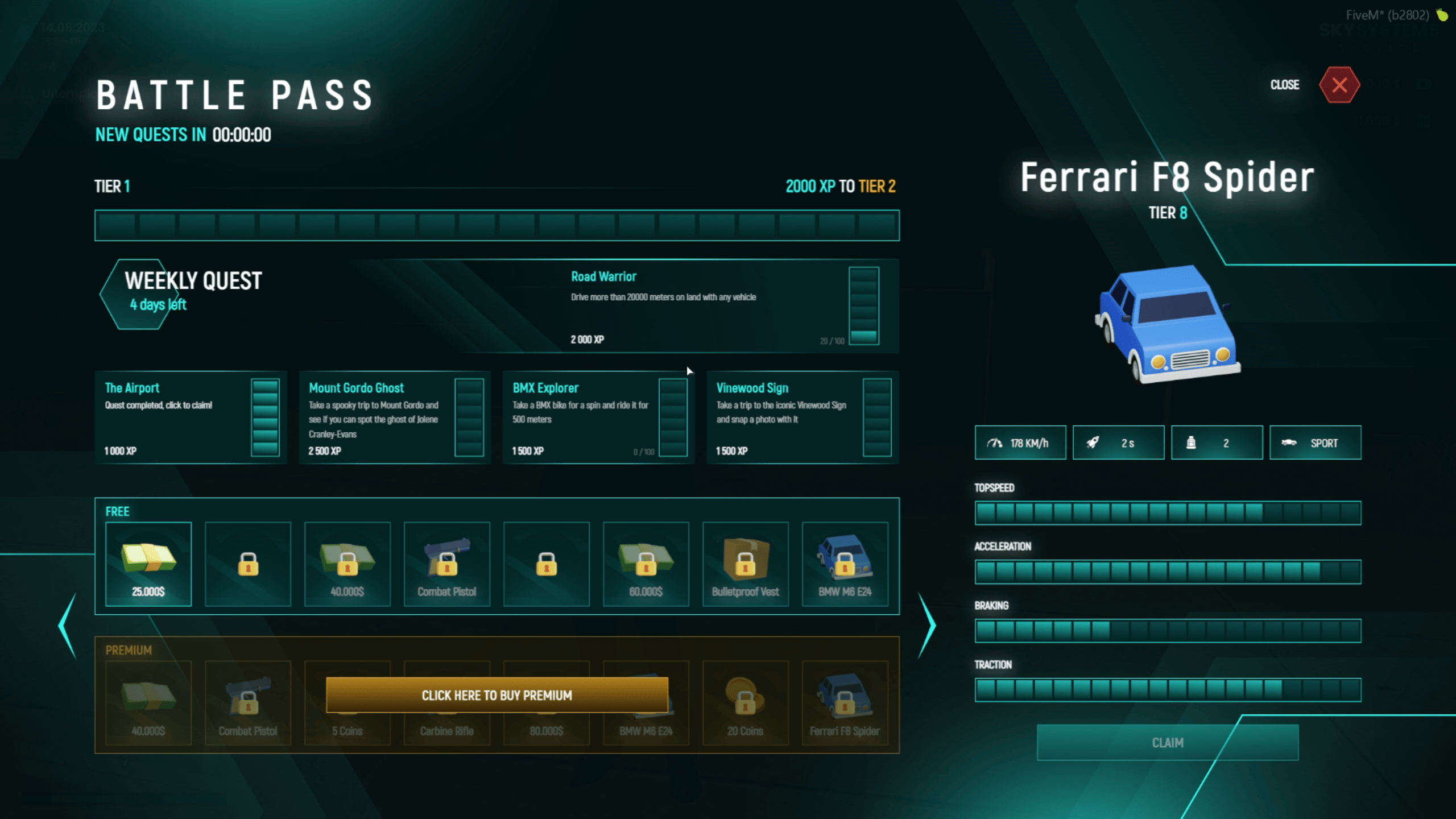Click the 20 Coins premium reward icon
Image resolution: width=1456 pixels, height=819 pixels.
[x=746, y=700]
